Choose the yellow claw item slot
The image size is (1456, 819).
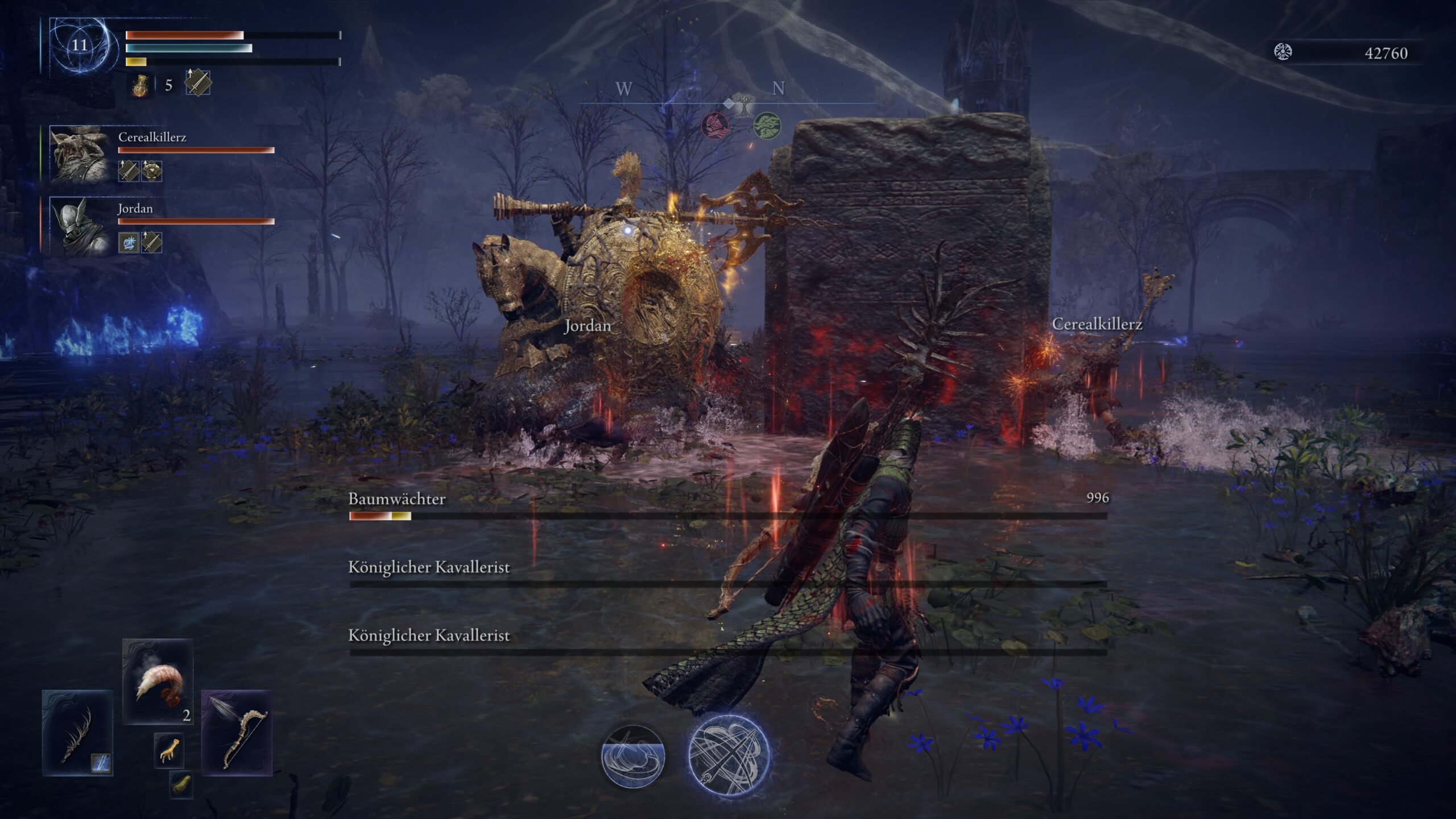click(x=169, y=750)
